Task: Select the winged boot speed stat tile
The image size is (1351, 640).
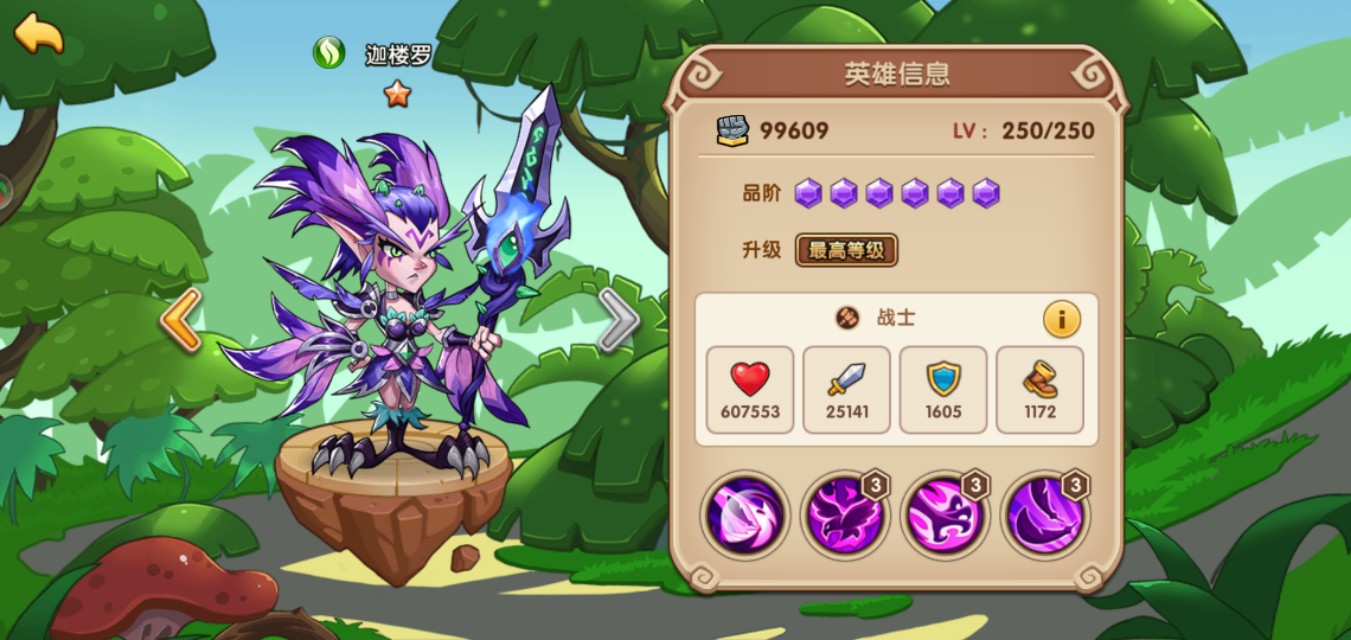Action: tap(1040, 389)
